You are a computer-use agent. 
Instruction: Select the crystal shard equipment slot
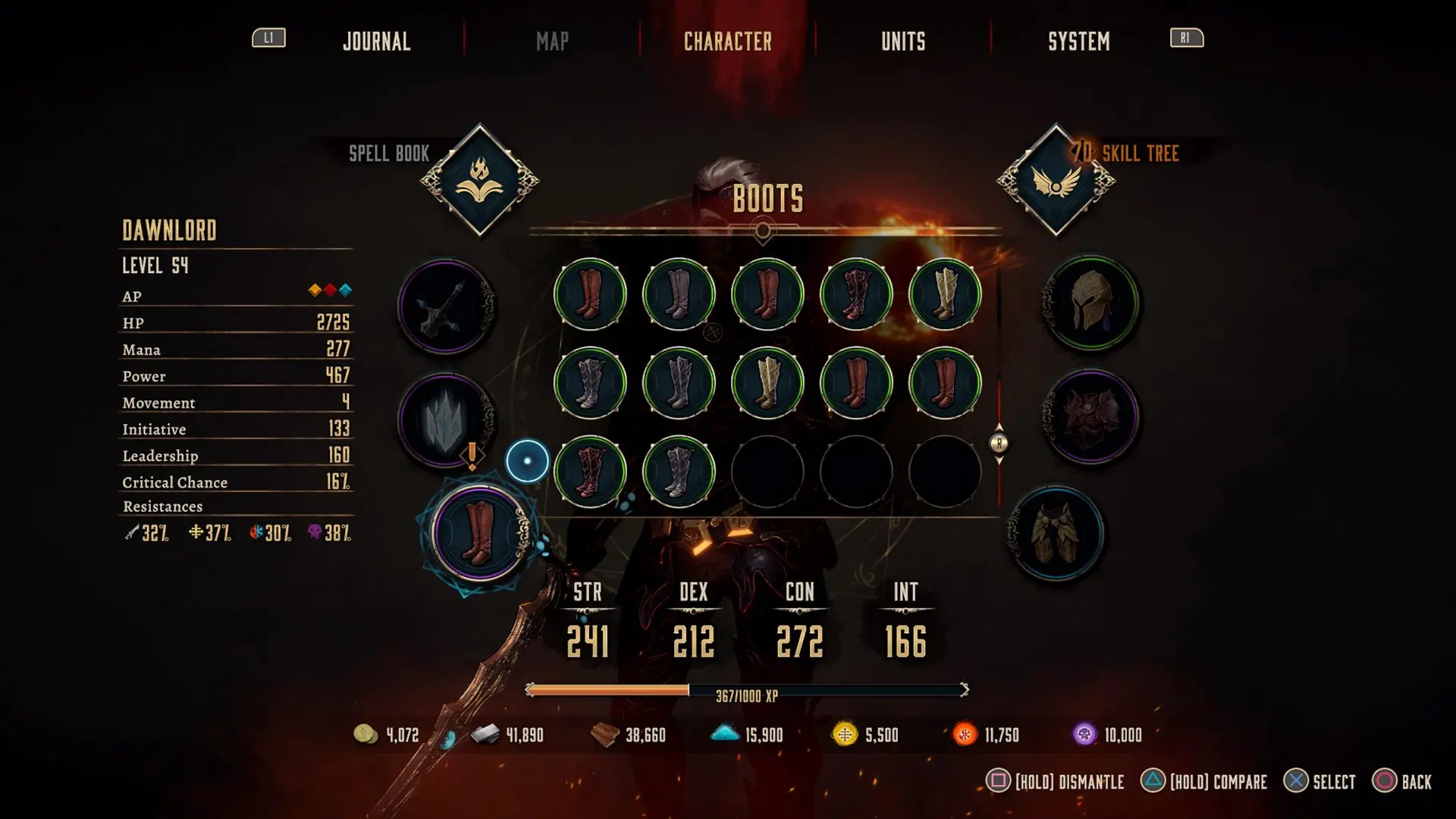pyautogui.click(x=446, y=419)
